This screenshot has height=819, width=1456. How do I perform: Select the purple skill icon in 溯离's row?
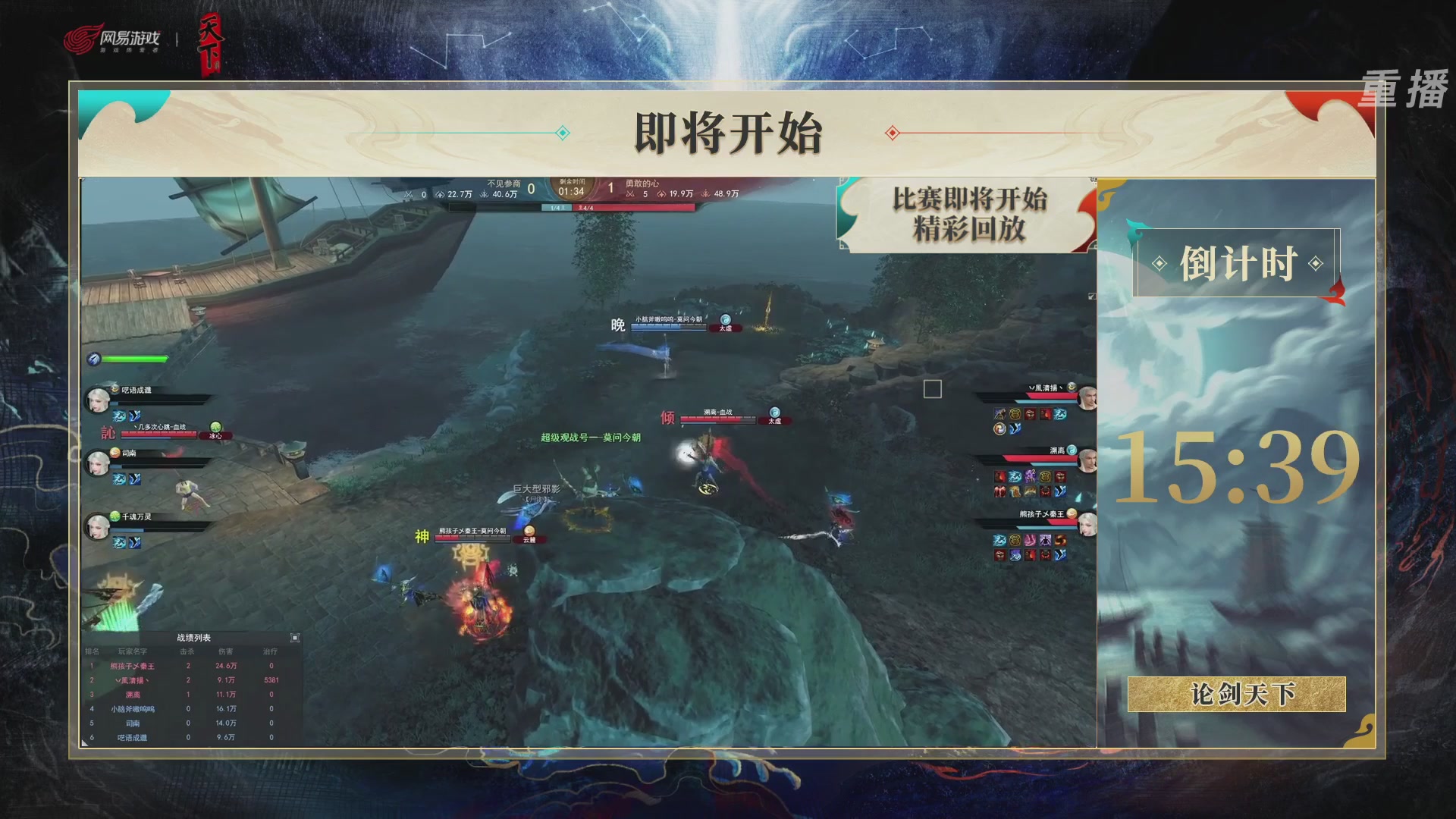[1028, 475]
